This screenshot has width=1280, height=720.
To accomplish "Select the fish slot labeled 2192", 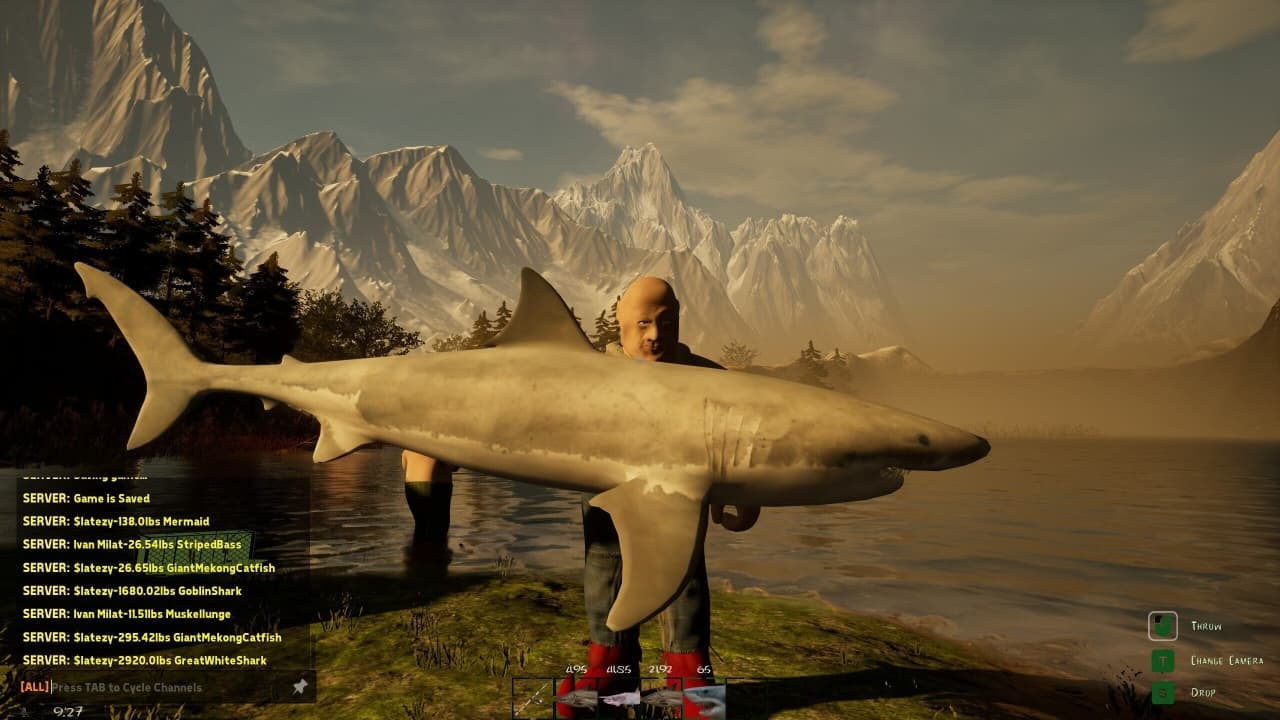I will 661,698.
